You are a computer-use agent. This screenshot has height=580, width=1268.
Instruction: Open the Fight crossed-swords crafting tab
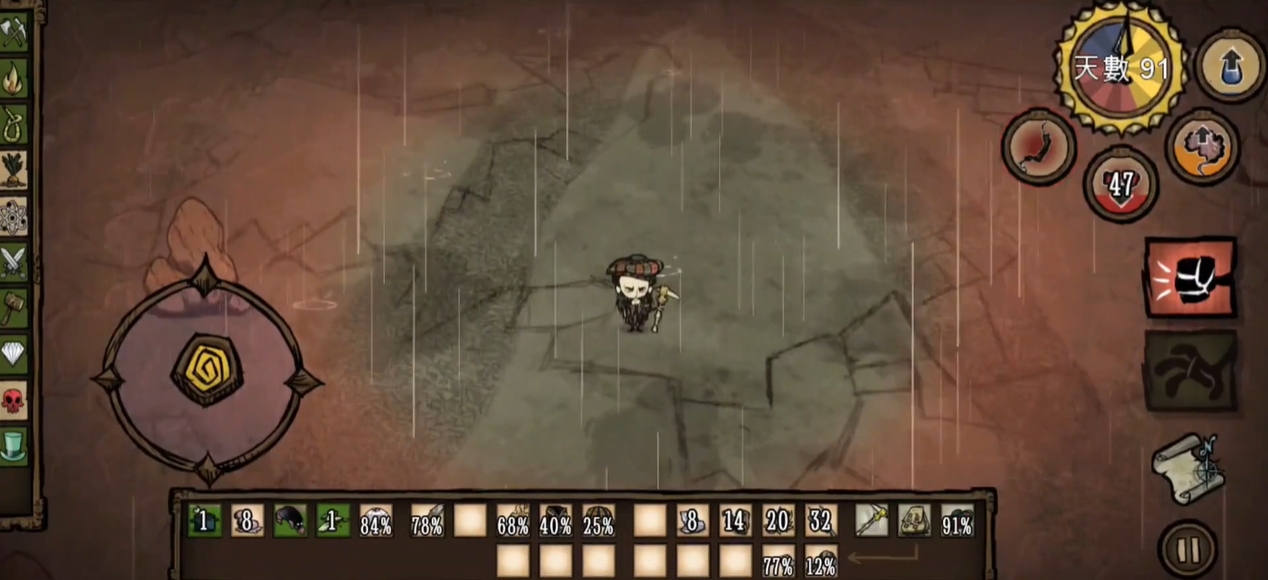tap(13, 262)
